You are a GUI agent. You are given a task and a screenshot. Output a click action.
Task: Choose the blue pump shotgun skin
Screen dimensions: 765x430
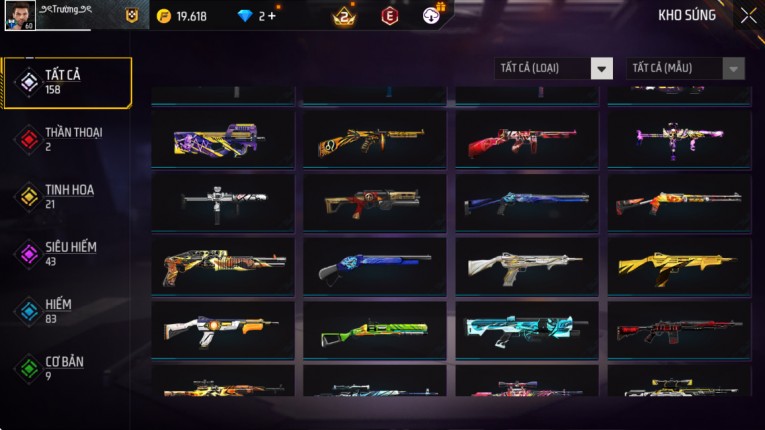[375, 266]
